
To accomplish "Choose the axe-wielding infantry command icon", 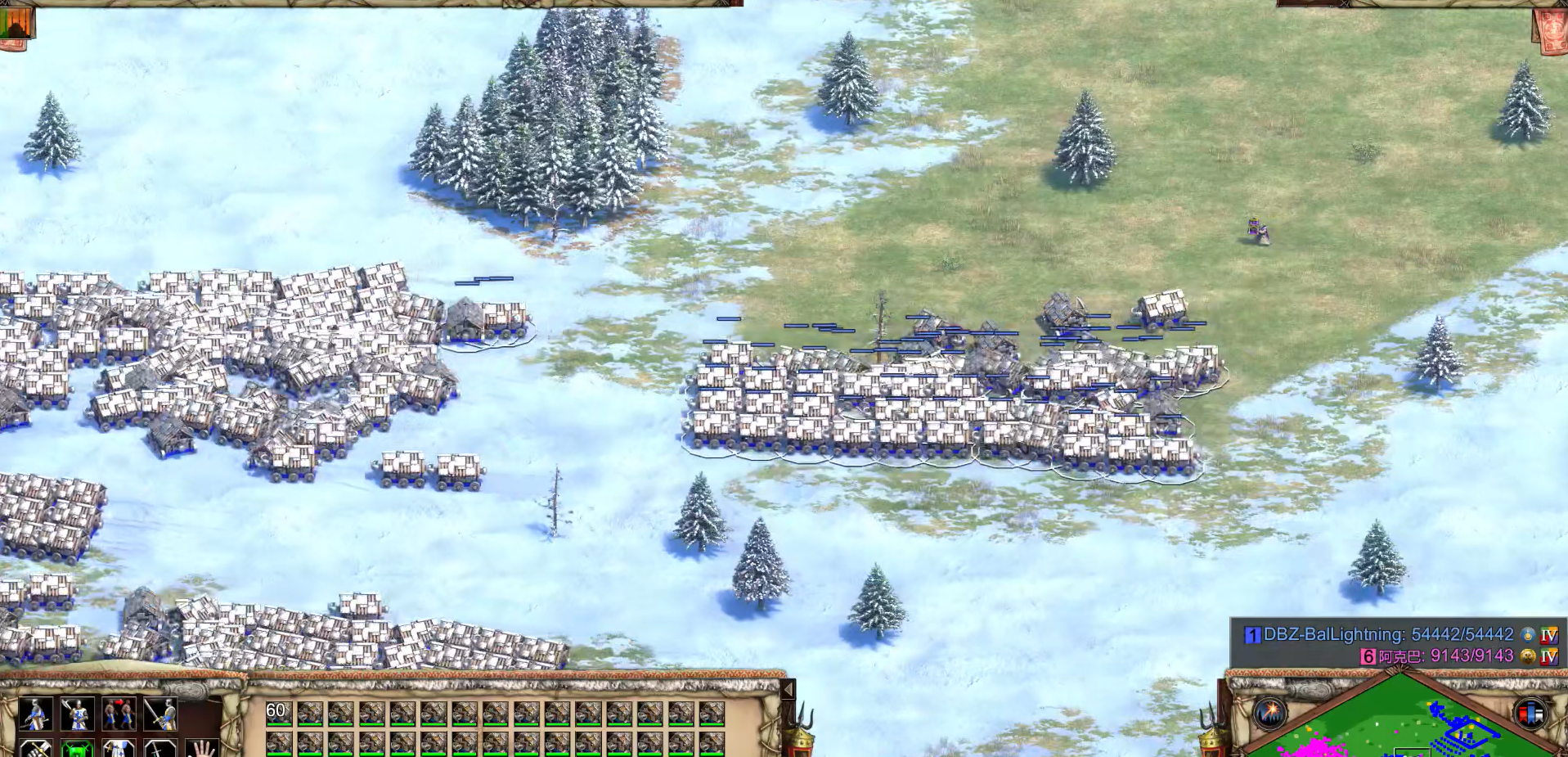I will tap(77, 714).
